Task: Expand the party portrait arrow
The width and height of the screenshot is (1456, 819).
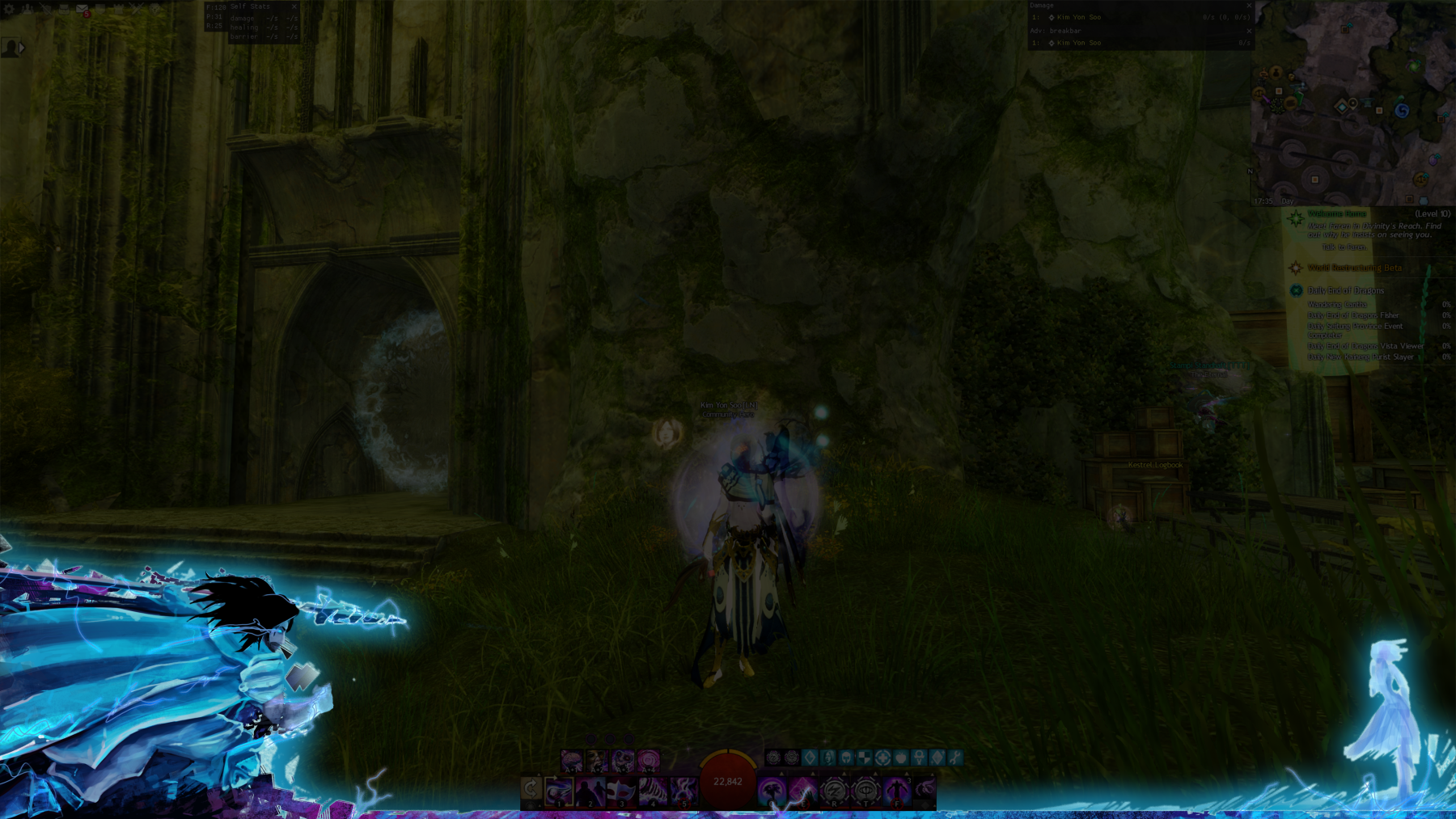Action: pyautogui.click(x=22, y=48)
